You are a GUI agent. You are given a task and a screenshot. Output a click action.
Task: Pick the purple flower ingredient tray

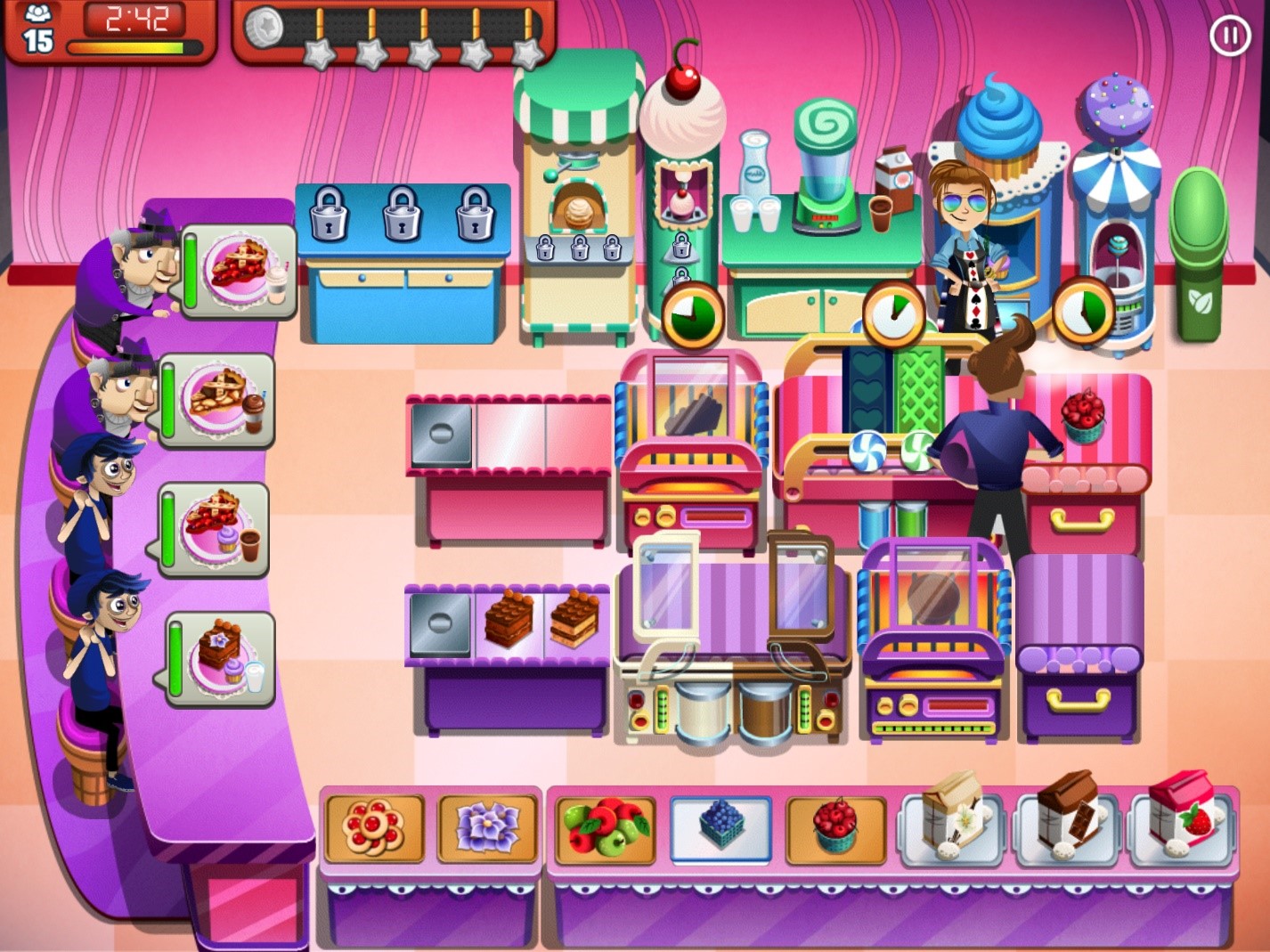pyautogui.click(x=487, y=829)
